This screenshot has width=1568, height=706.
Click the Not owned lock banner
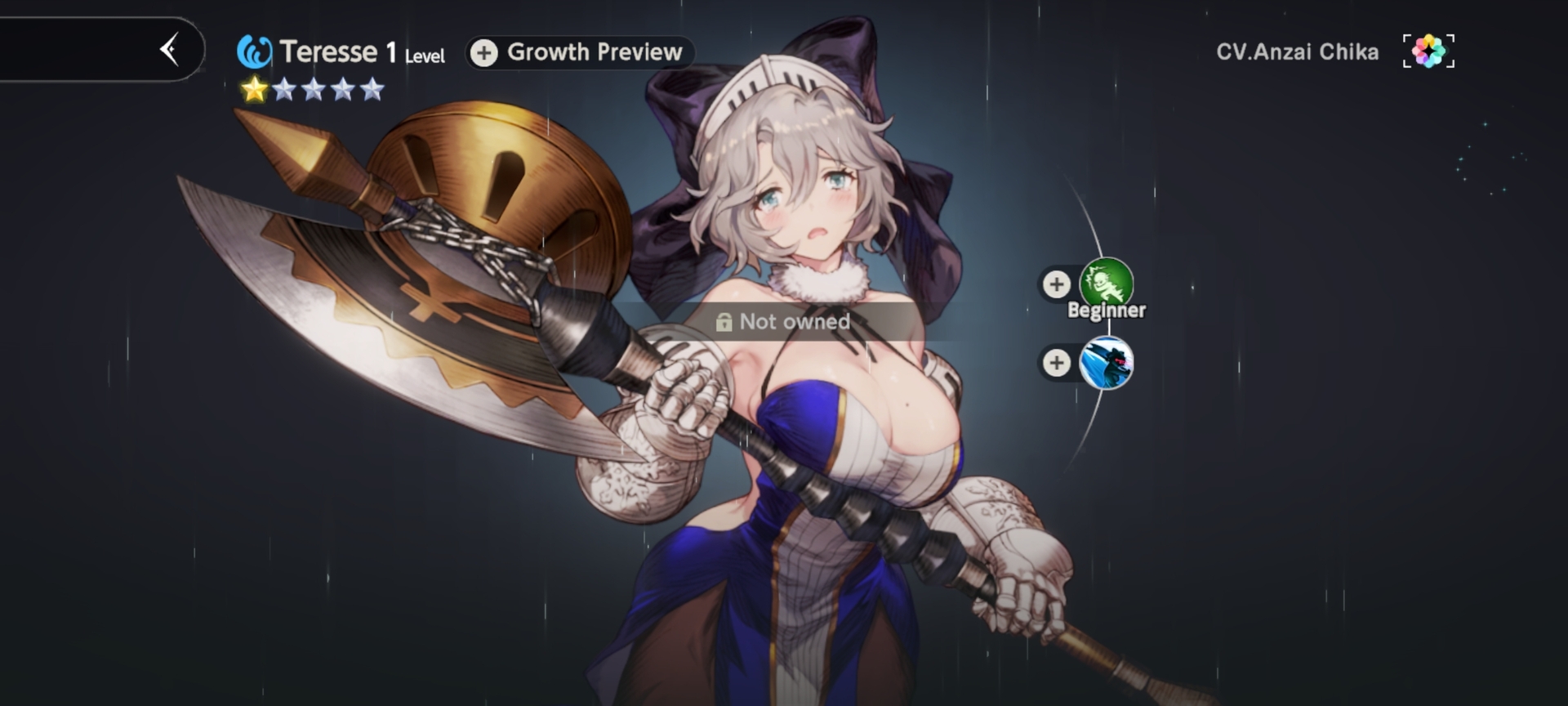click(783, 322)
